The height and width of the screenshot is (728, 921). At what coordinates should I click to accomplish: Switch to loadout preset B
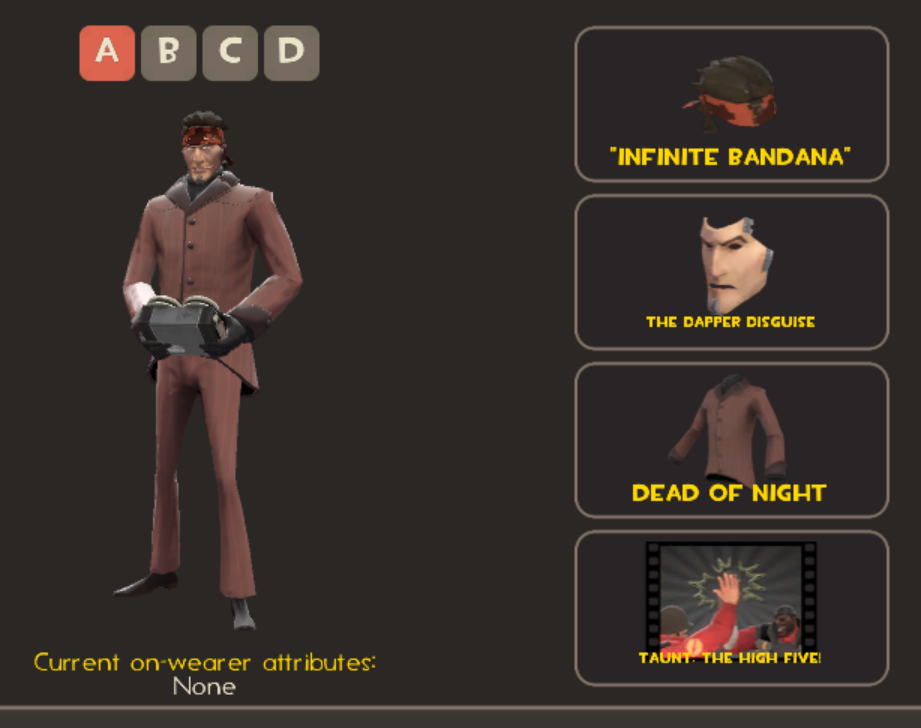[168, 53]
